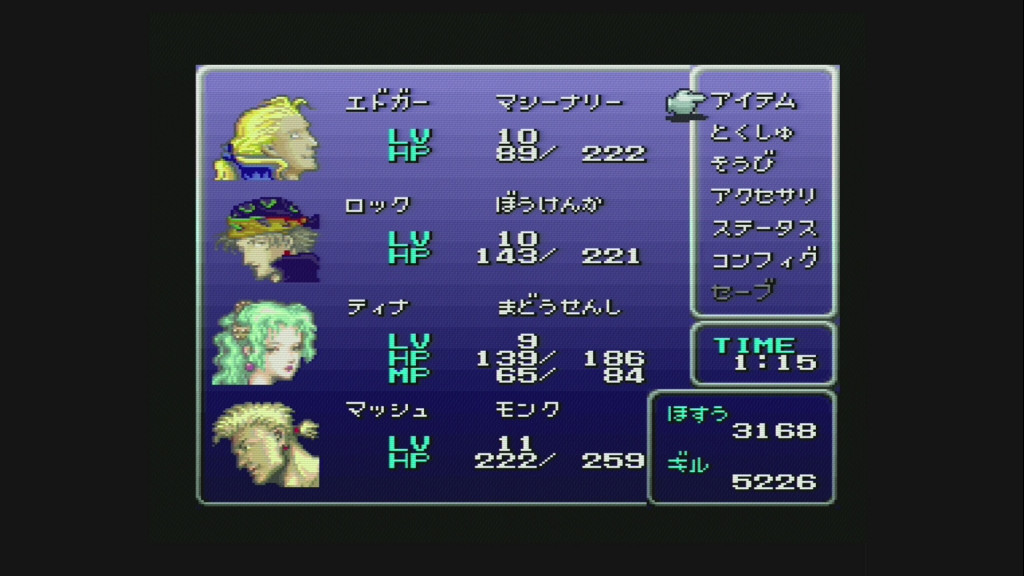Open the コンフィグ (Config) menu

(763, 260)
